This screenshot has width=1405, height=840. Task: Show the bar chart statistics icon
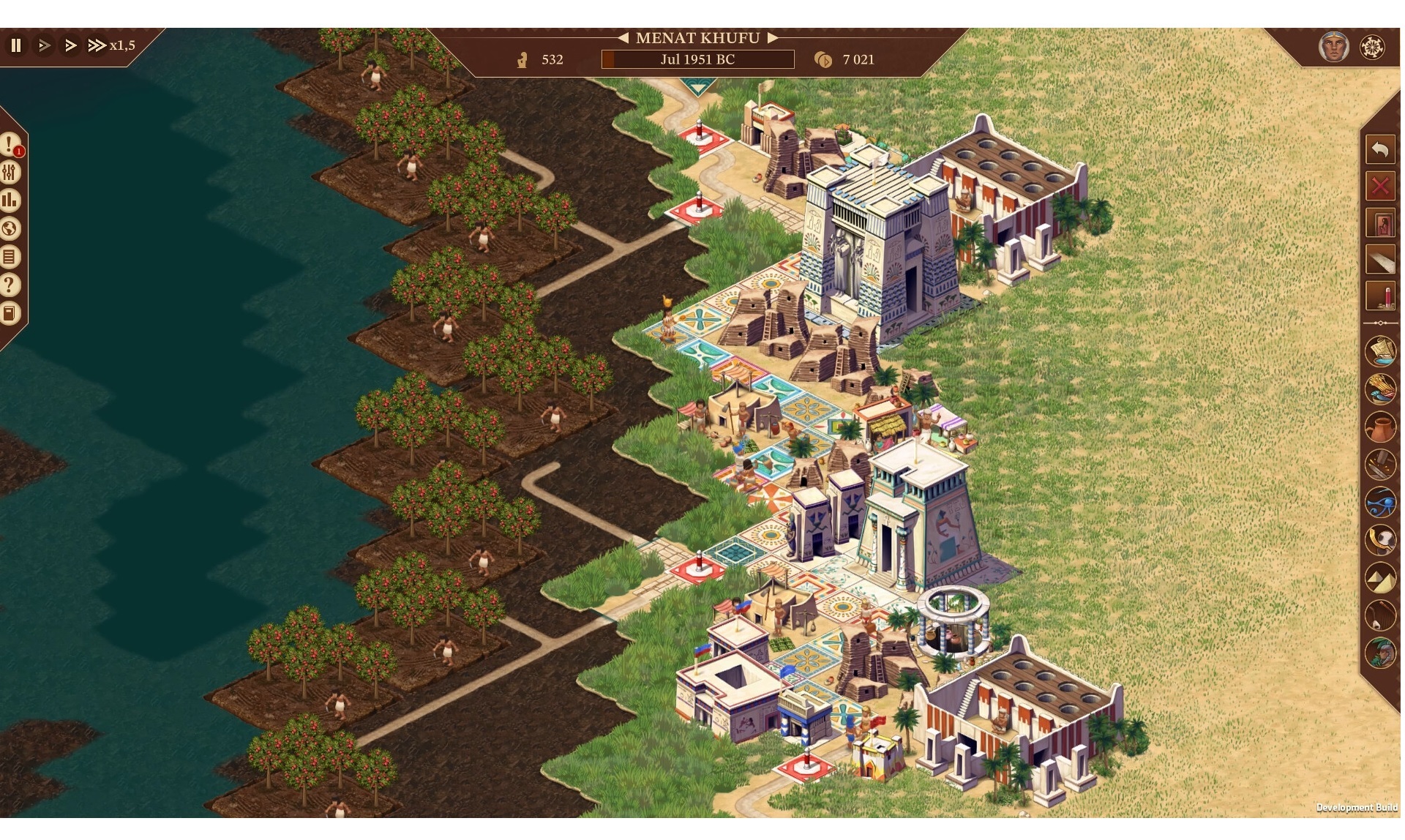pos(10,200)
